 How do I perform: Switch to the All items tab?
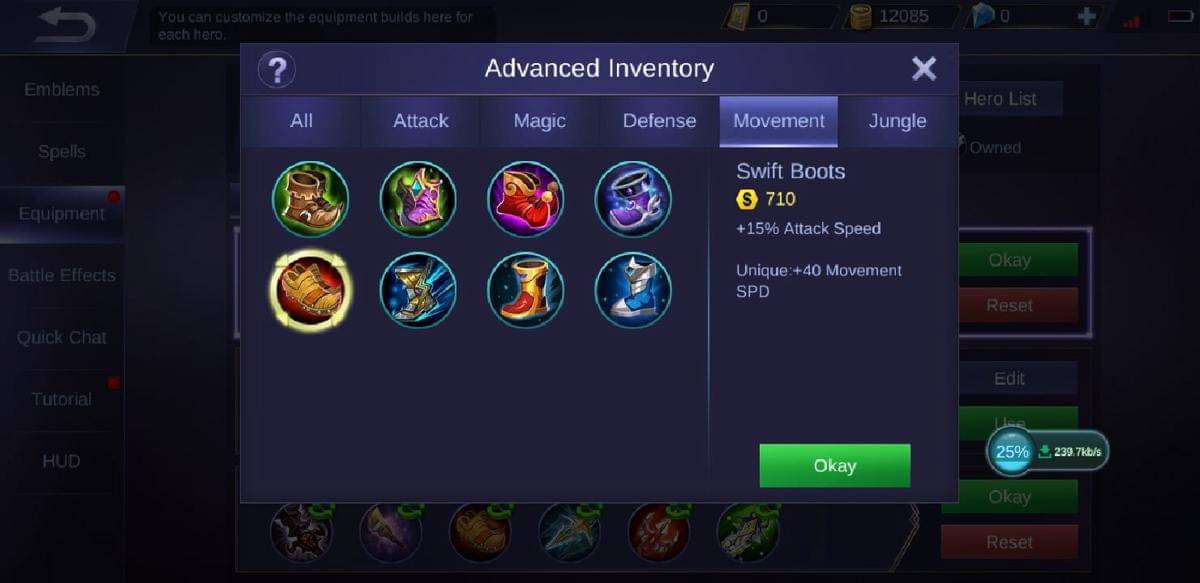coord(301,121)
